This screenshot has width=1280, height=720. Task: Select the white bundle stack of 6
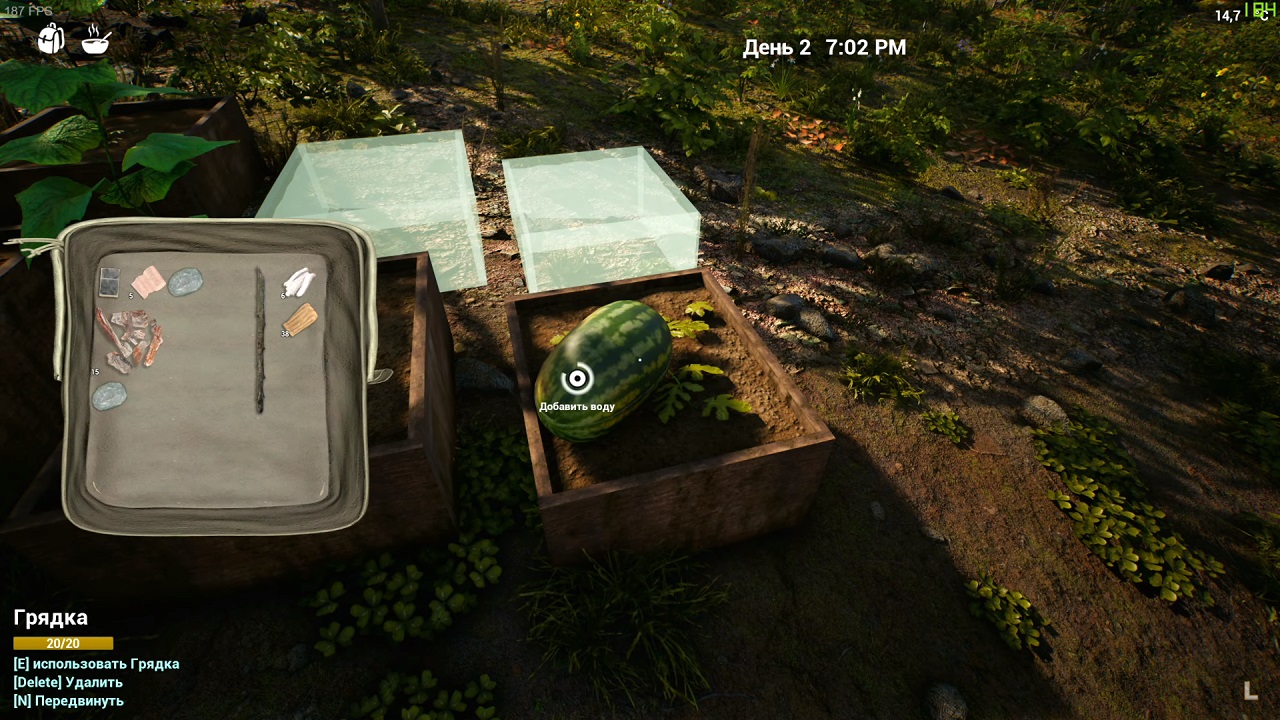[x=299, y=282]
